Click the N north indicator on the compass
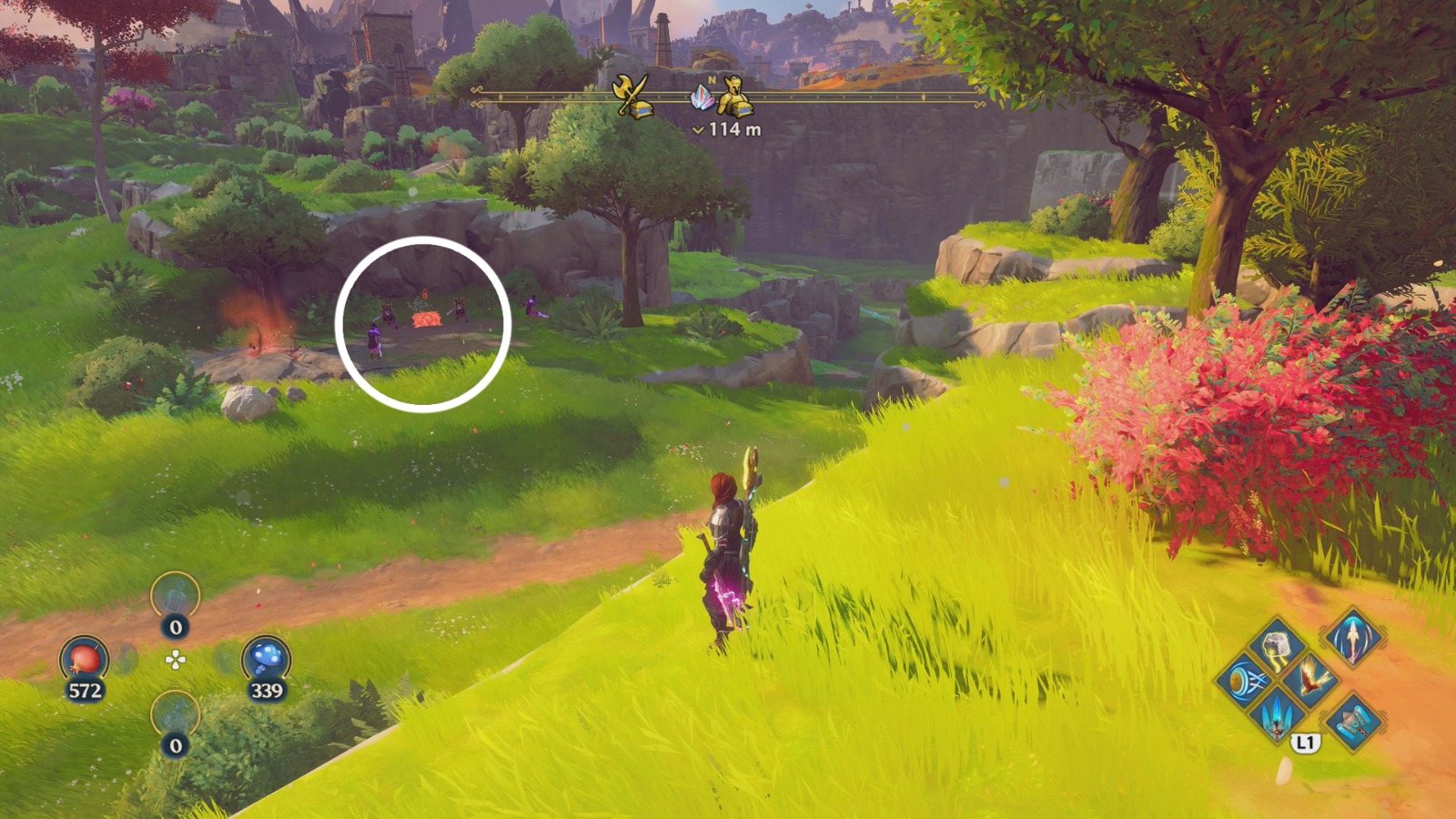1456x819 pixels. click(712, 79)
